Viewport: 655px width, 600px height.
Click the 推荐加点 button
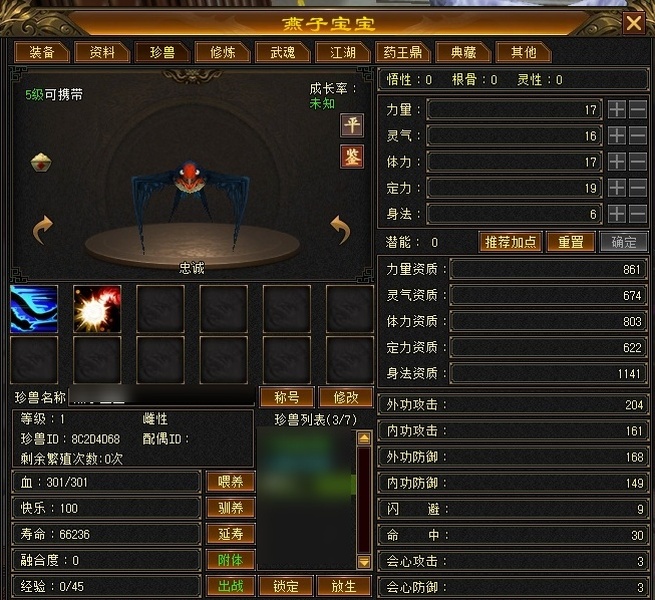[x=510, y=242]
